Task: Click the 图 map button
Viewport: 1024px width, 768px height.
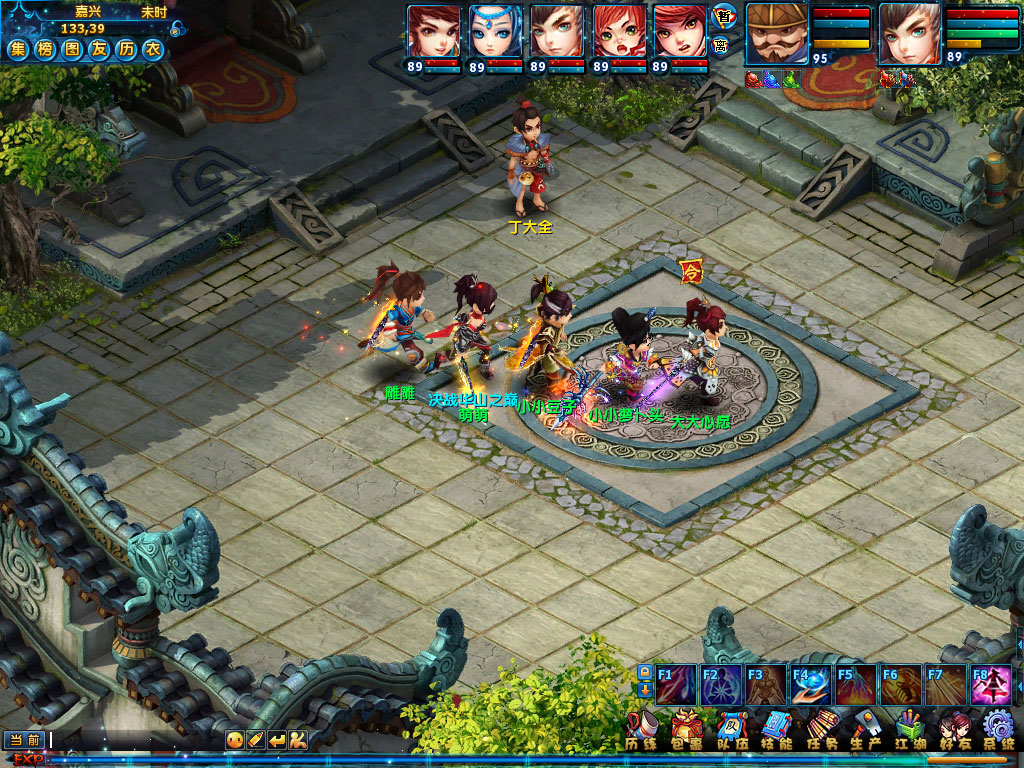Action: 72,49
